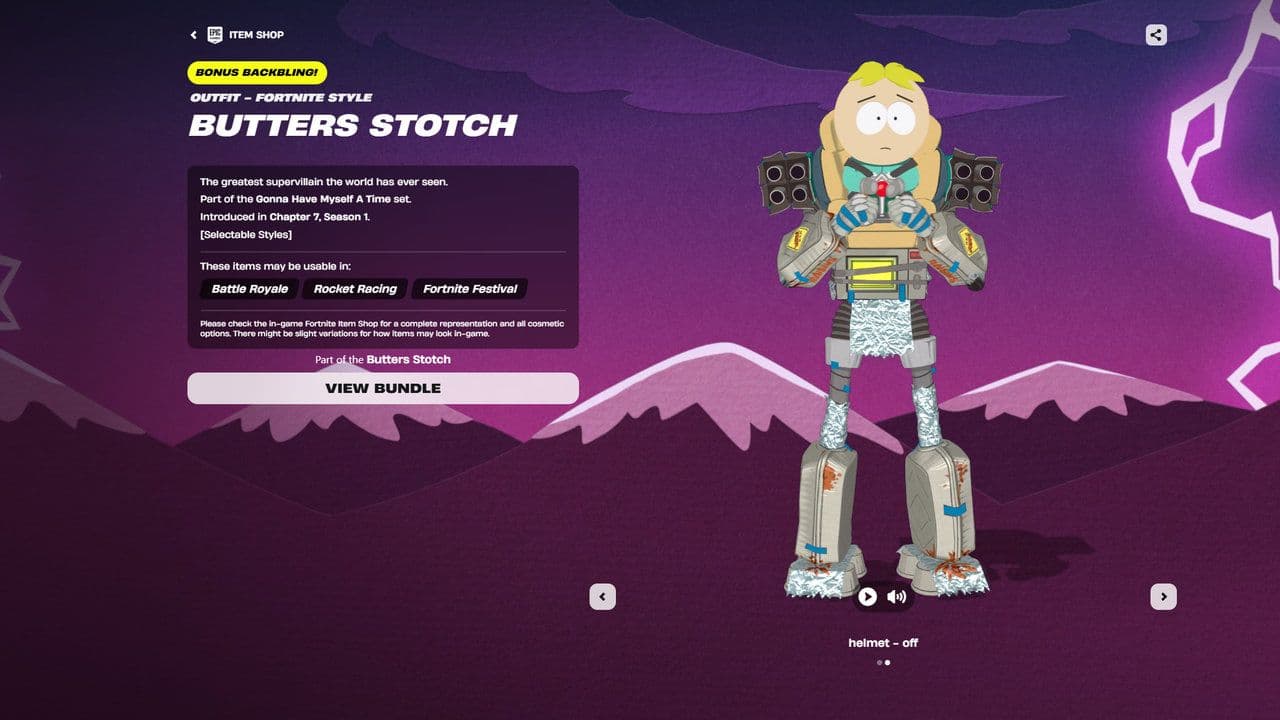Play the character preview animation
Image resolution: width=1280 pixels, height=720 pixels.
(x=867, y=596)
